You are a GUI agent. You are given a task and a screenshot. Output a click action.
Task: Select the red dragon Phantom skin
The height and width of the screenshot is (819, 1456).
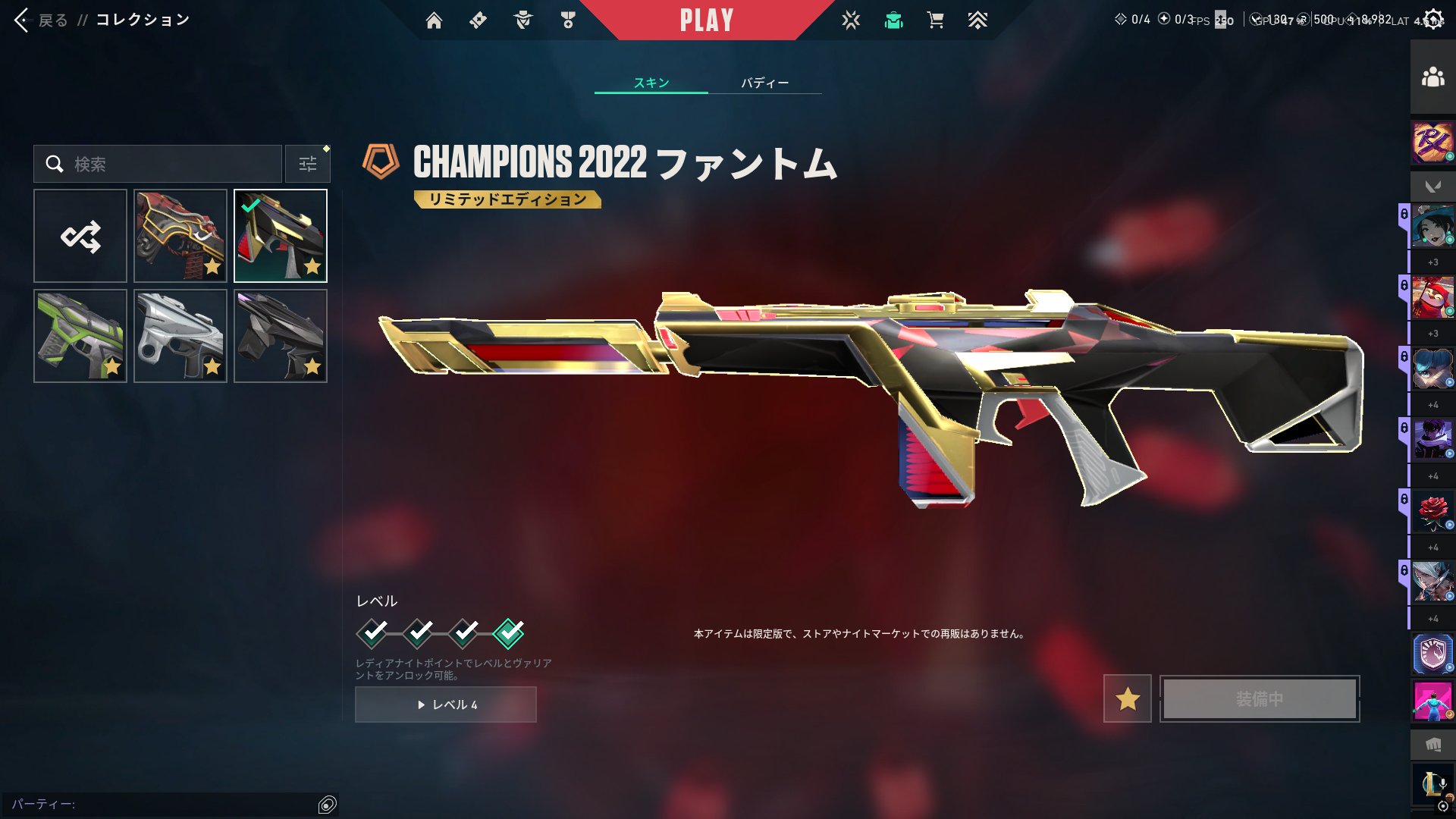(180, 236)
